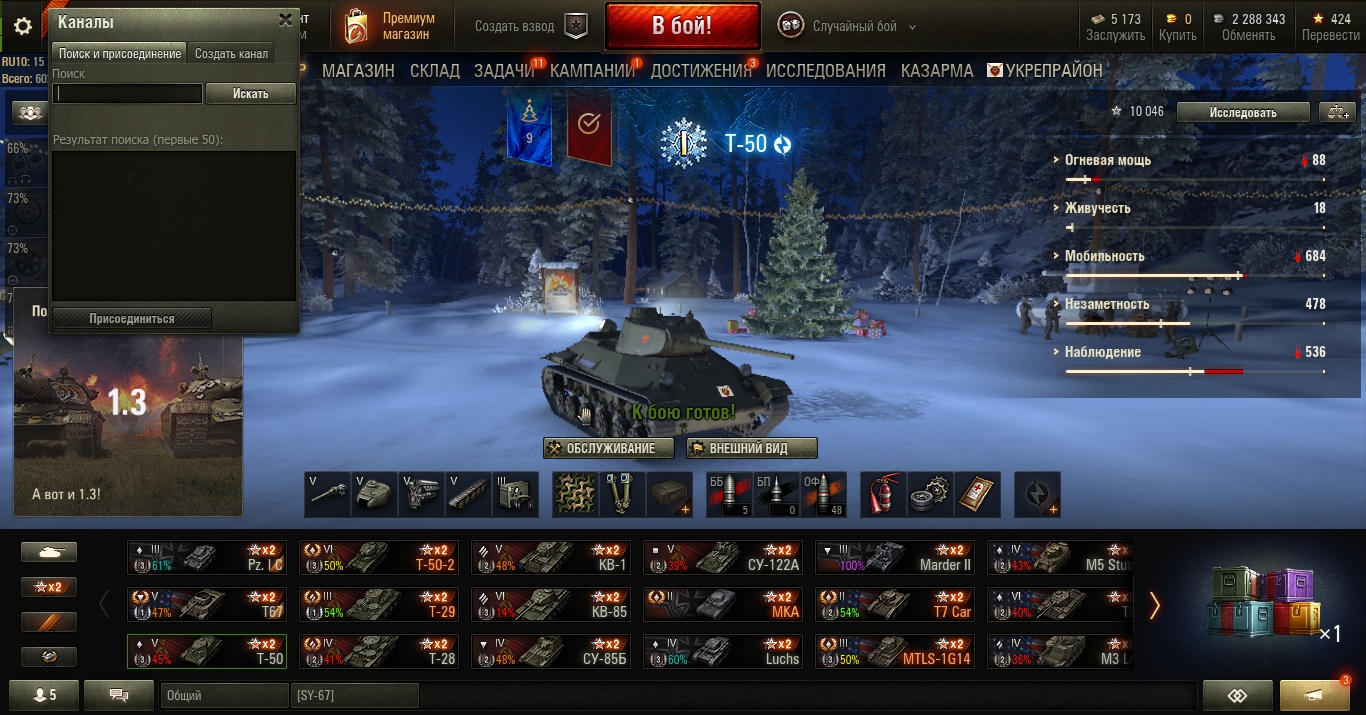Switch to the Создать канал tab
This screenshot has width=1366, height=715.
231,54
